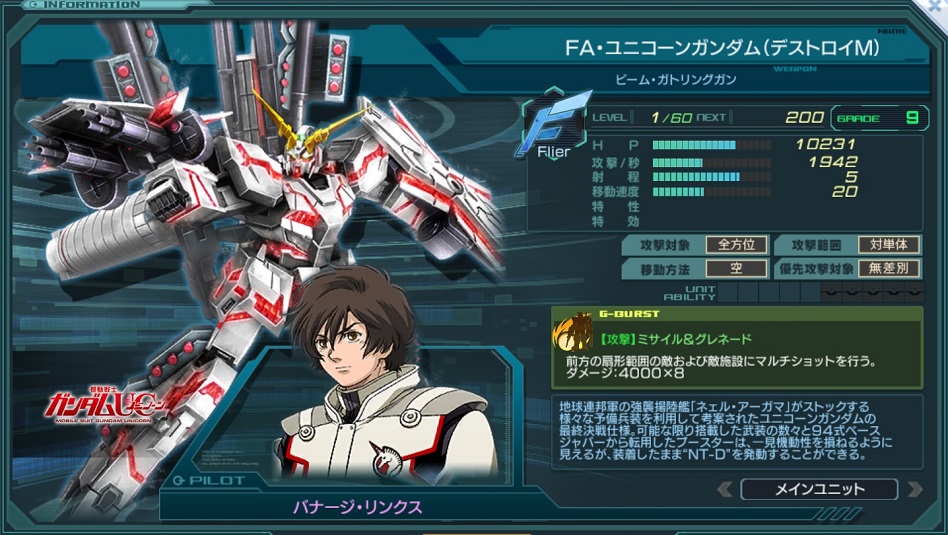
Task: Select the Flier type emblem
Action: [553, 124]
